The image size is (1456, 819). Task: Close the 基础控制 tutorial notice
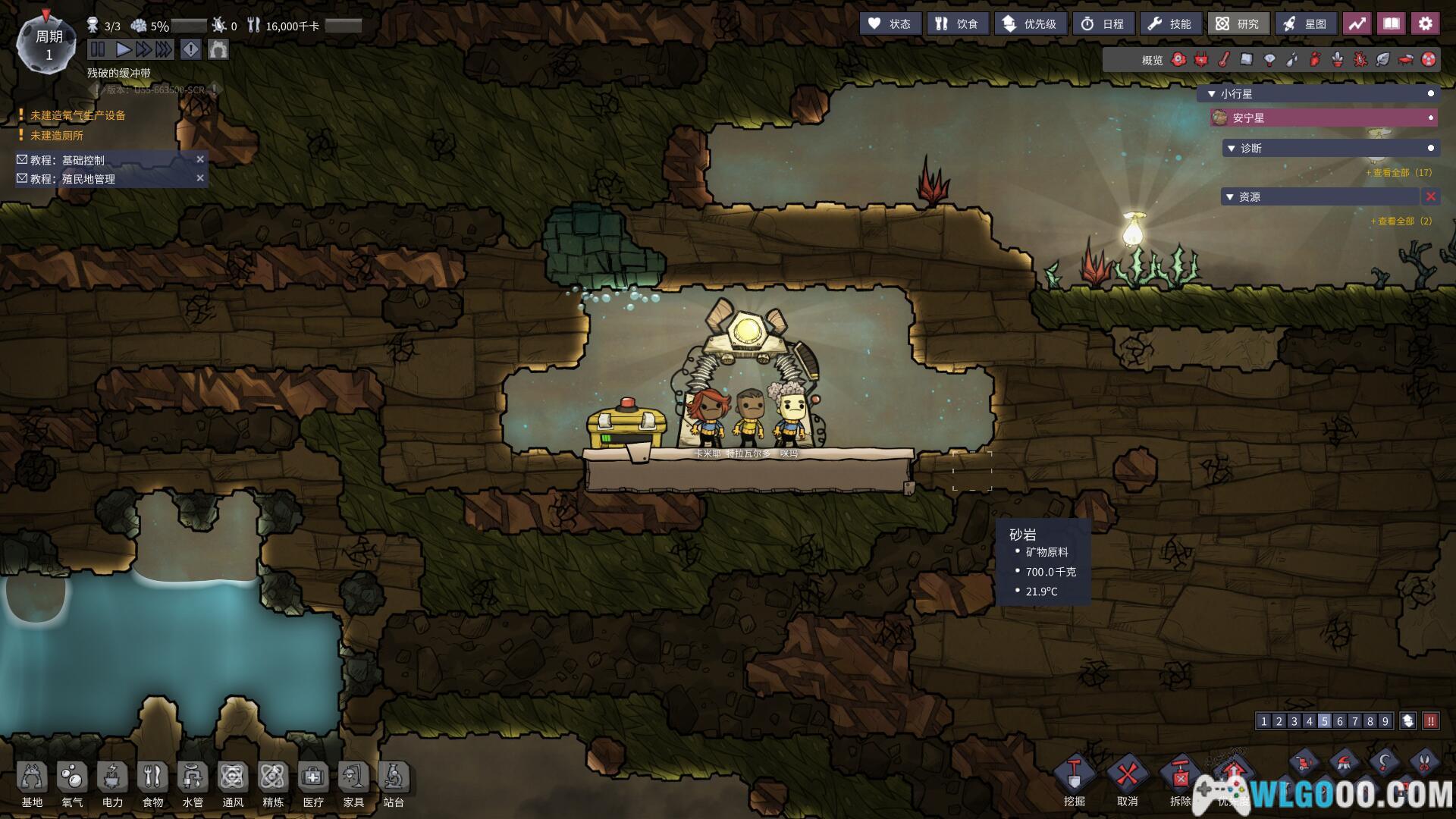pyautogui.click(x=200, y=159)
